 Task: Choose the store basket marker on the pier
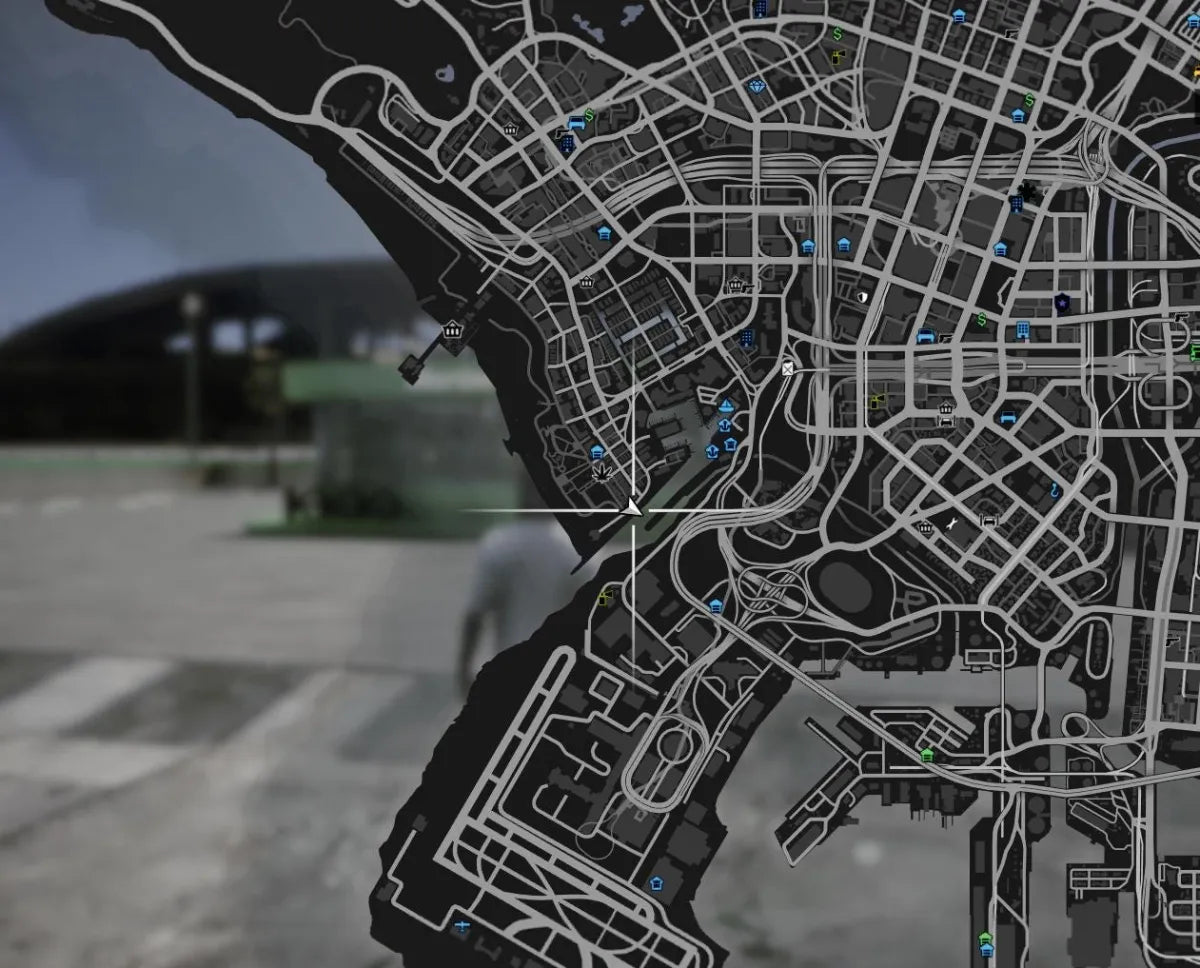[x=453, y=330]
